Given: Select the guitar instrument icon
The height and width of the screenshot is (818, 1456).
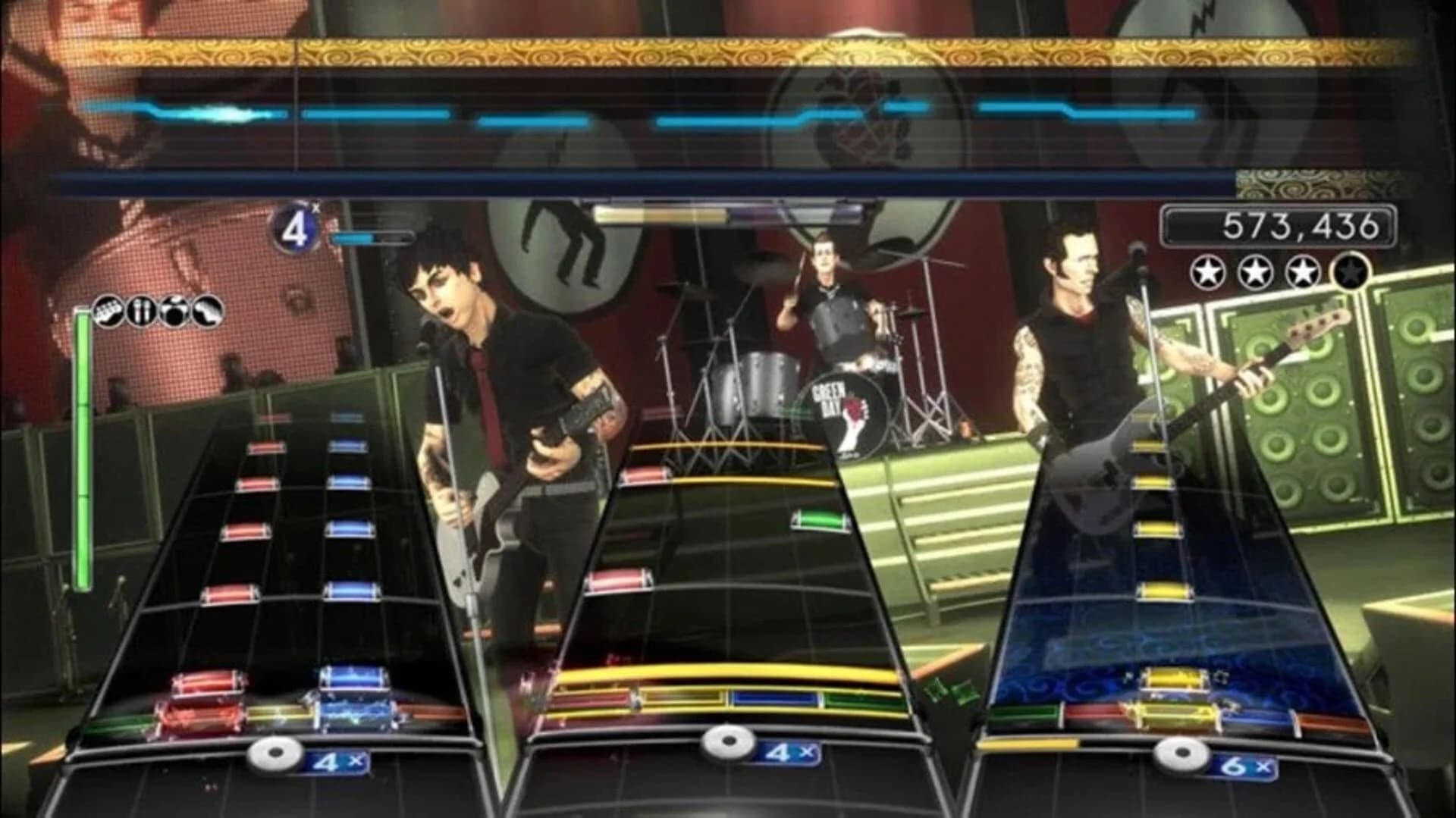Looking at the screenshot, I should 109,311.
